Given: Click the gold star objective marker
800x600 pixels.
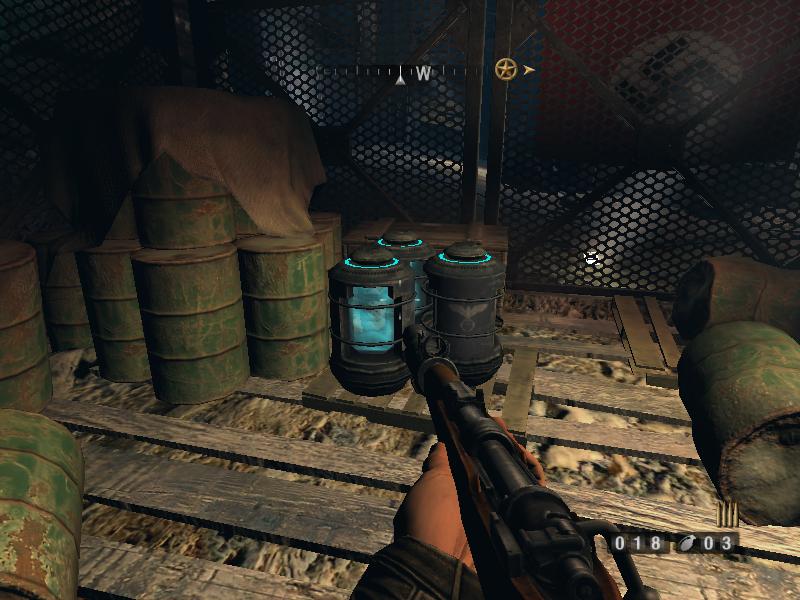Looking at the screenshot, I should (506, 70).
